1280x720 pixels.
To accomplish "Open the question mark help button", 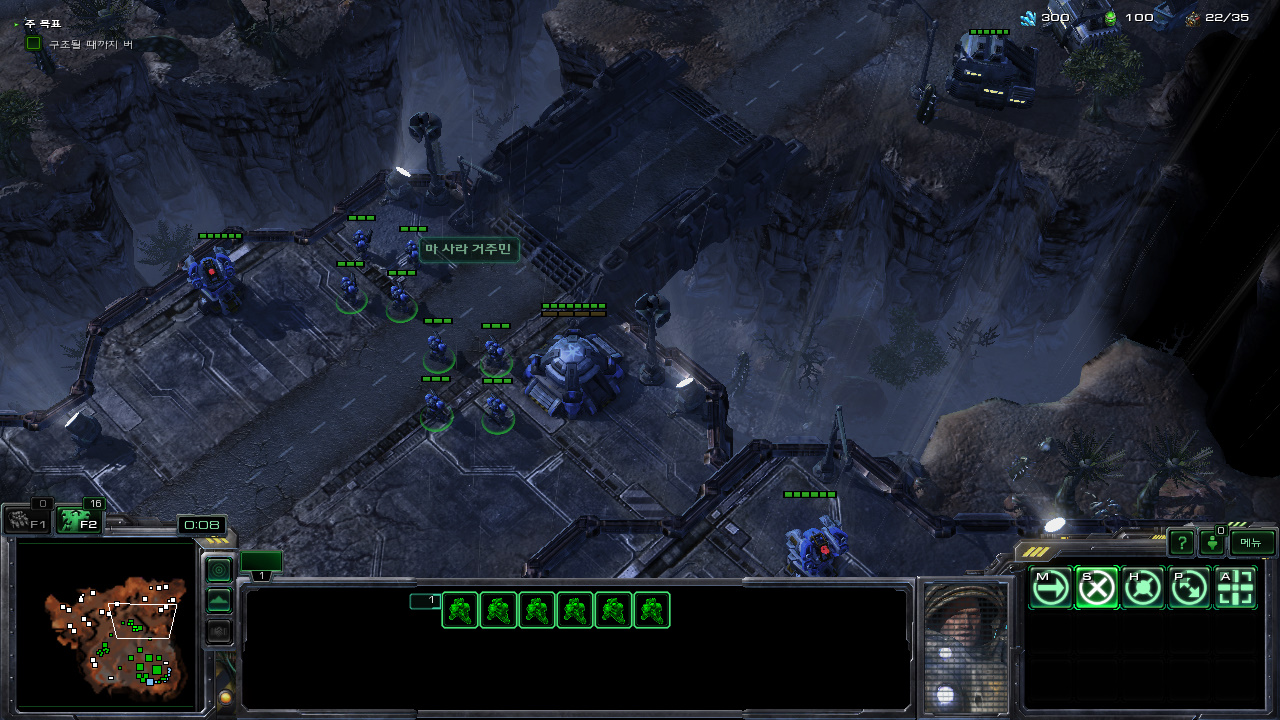I will point(1181,543).
